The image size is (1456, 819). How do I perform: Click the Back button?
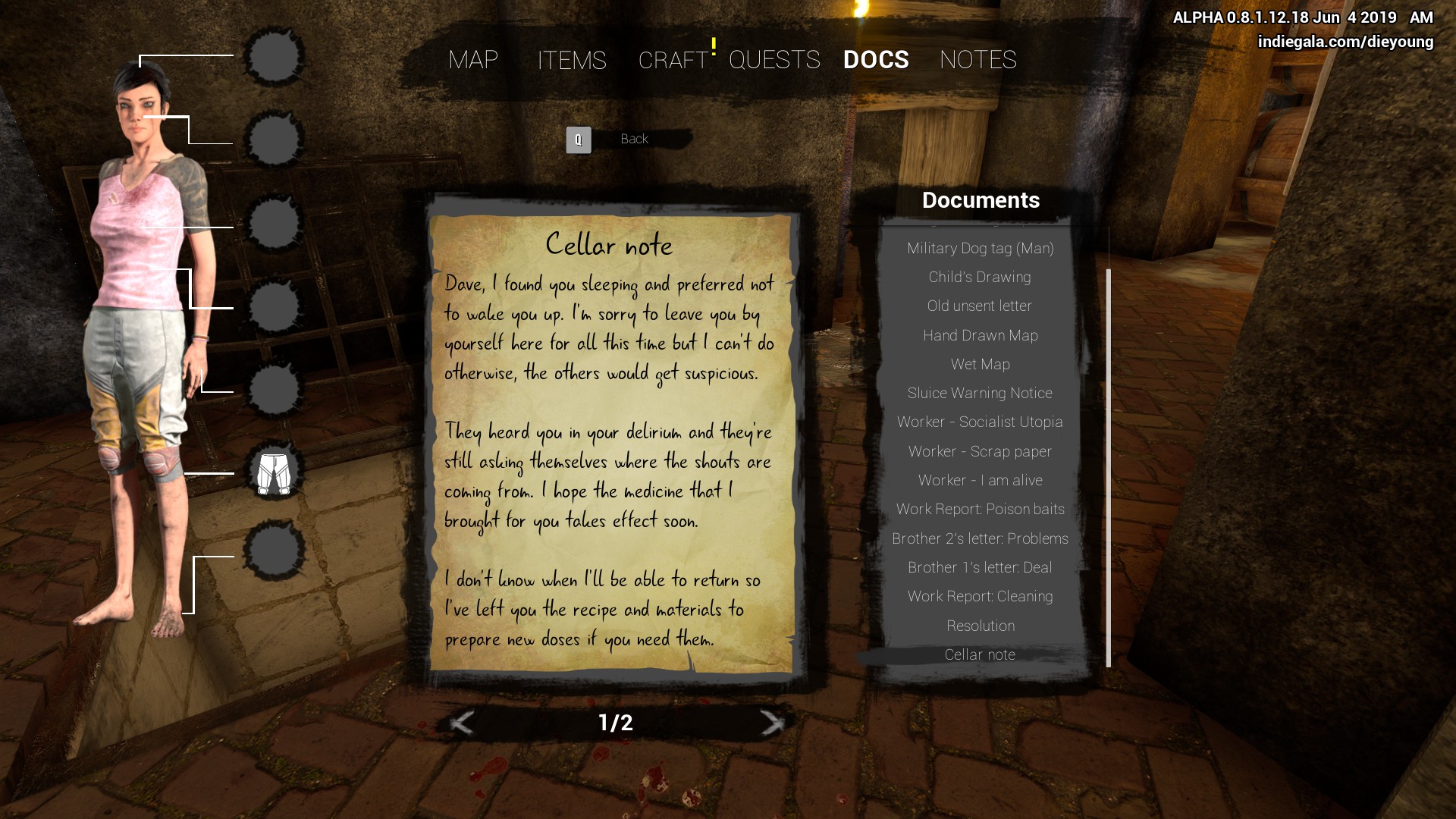[633, 140]
